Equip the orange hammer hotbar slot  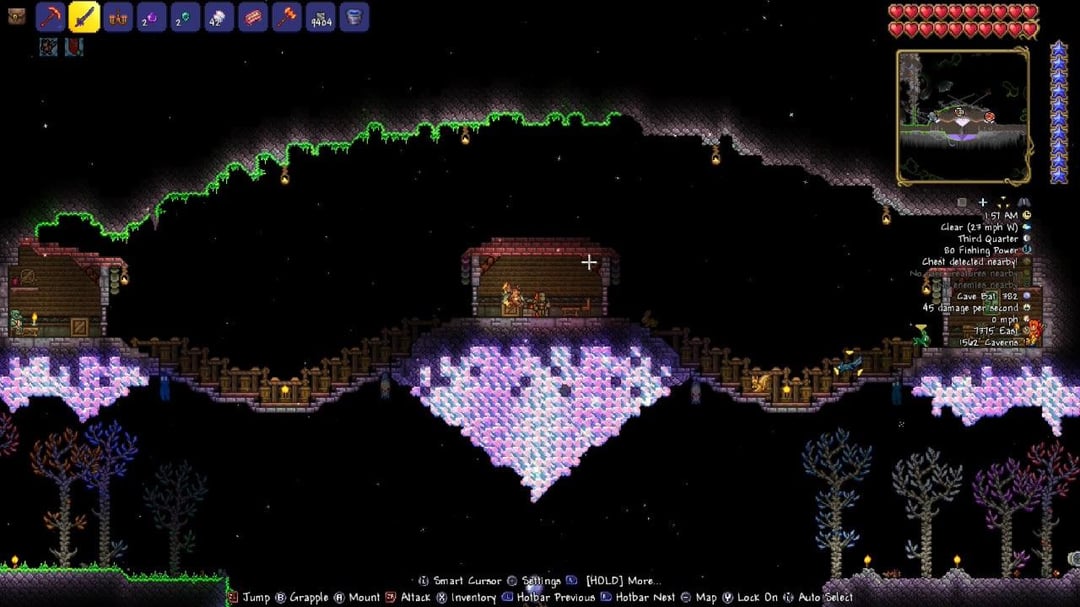pyautogui.click(x=288, y=17)
